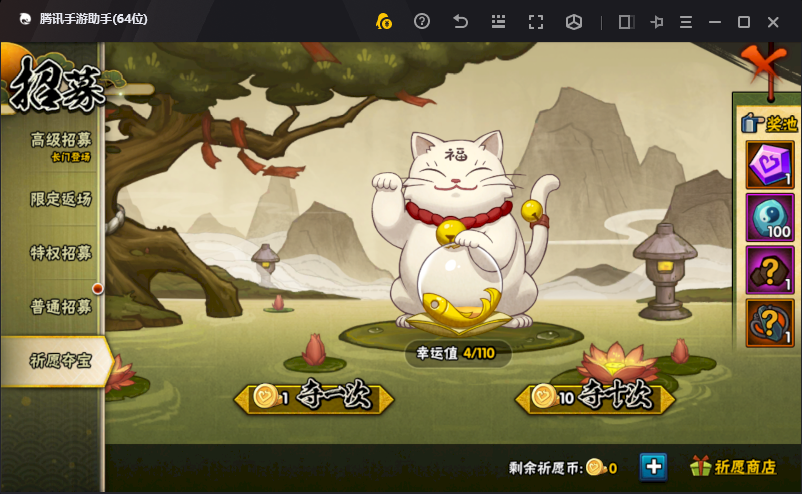
Task: View the purple gem reward in the prize pool
Action: (x=770, y=165)
